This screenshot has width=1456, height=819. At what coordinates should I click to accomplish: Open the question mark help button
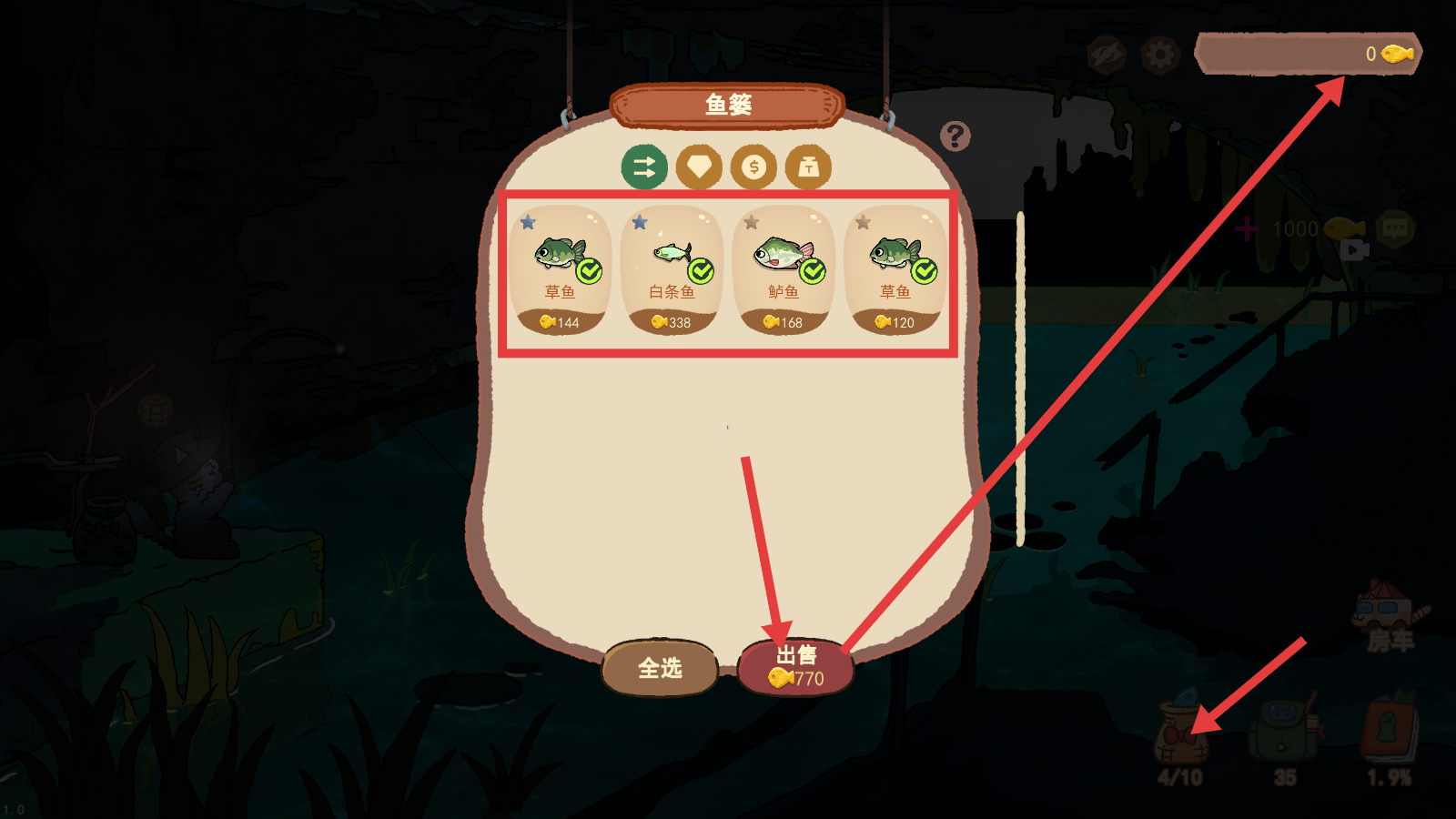click(955, 136)
